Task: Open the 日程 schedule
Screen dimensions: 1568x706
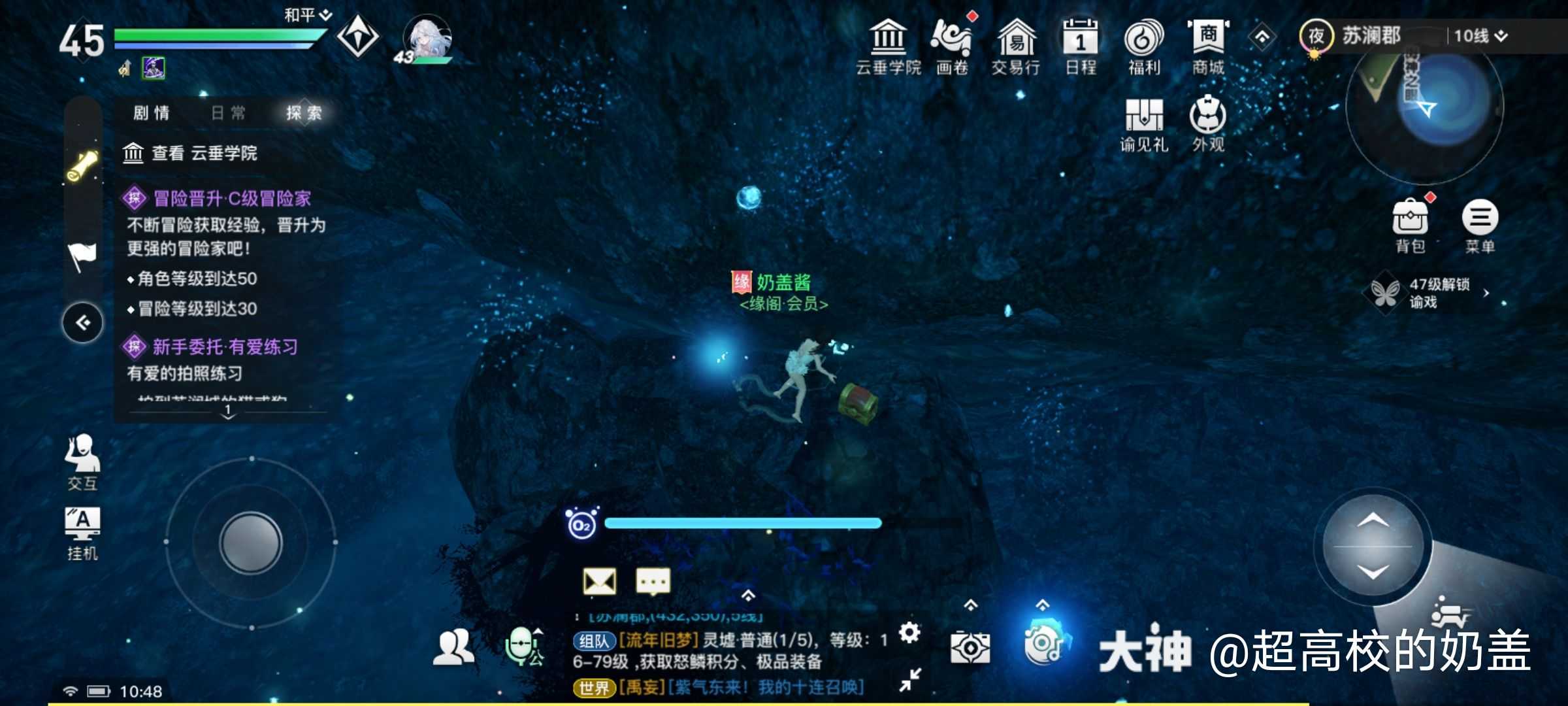Action: click(1080, 46)
